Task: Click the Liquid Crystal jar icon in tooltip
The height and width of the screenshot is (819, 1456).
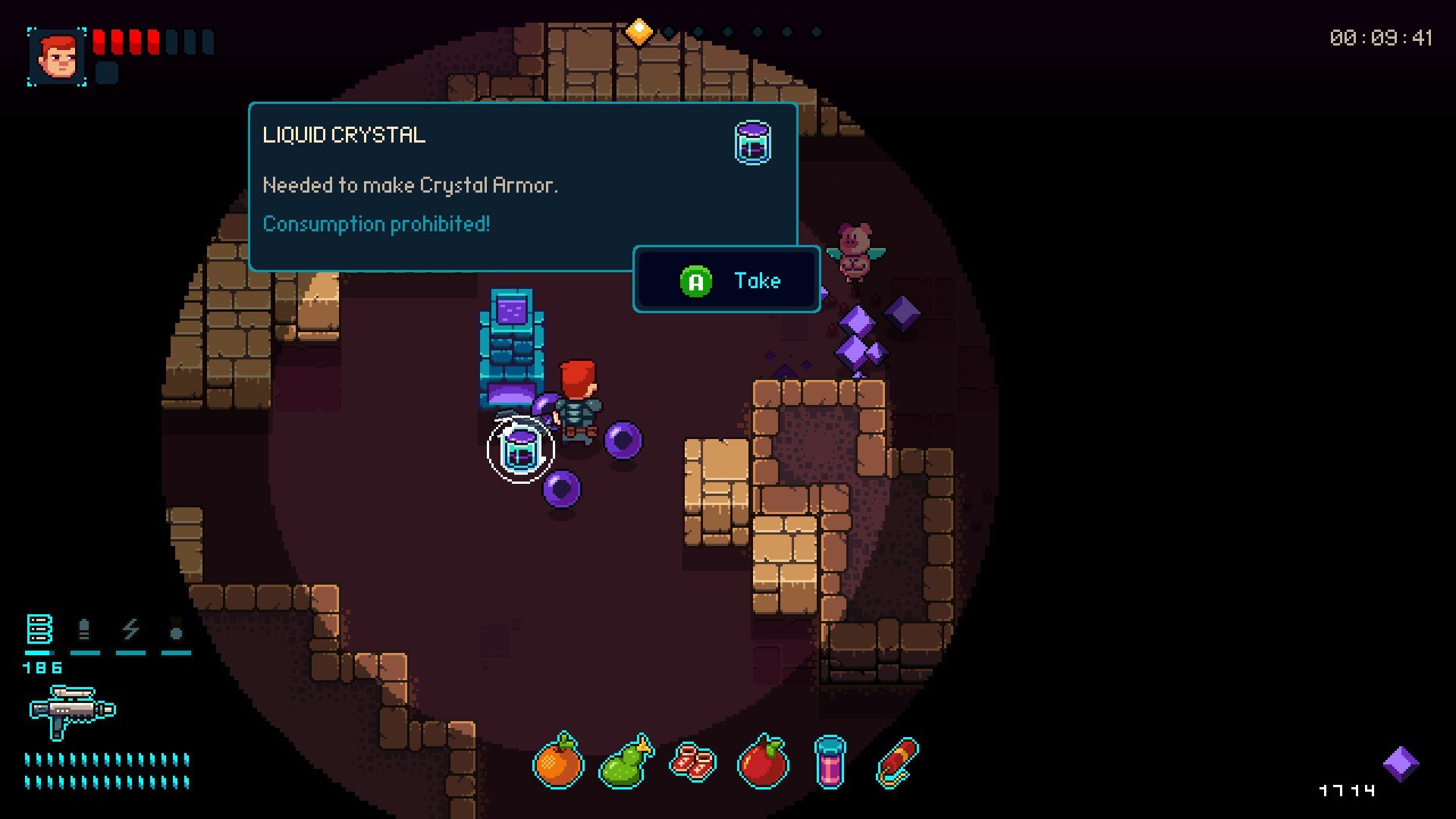Action: (x=752, y=143)
